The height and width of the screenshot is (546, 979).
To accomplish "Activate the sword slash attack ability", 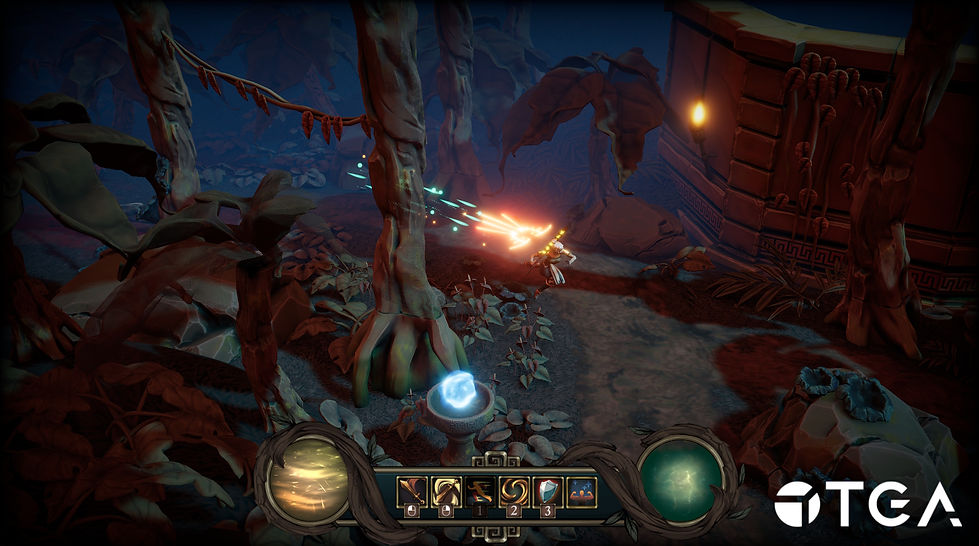I will [412, 491].
